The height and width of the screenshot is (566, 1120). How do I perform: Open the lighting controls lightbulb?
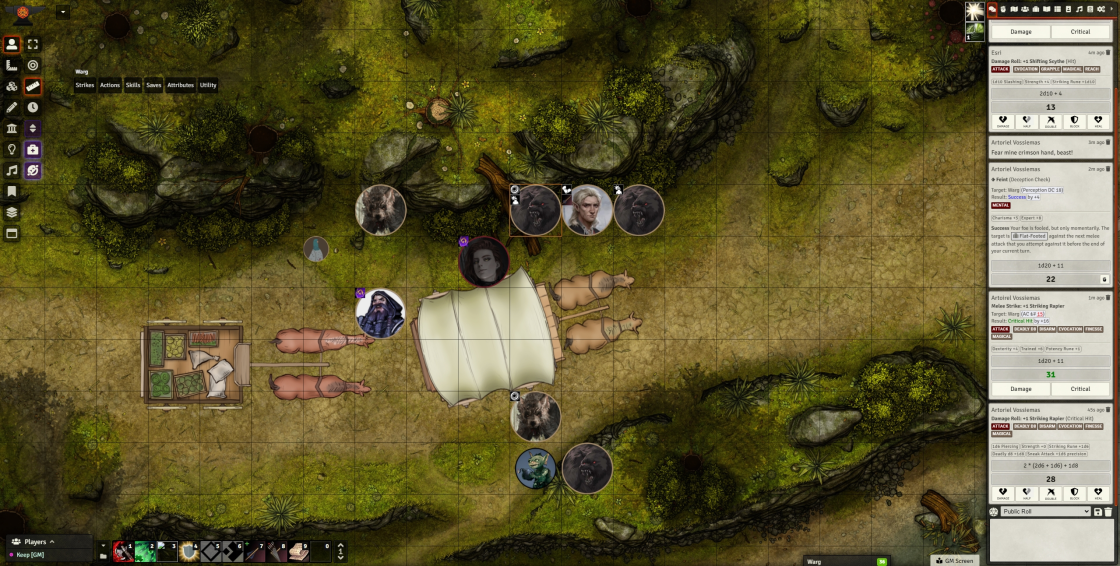pyautogui.click(x=12, y=149)
